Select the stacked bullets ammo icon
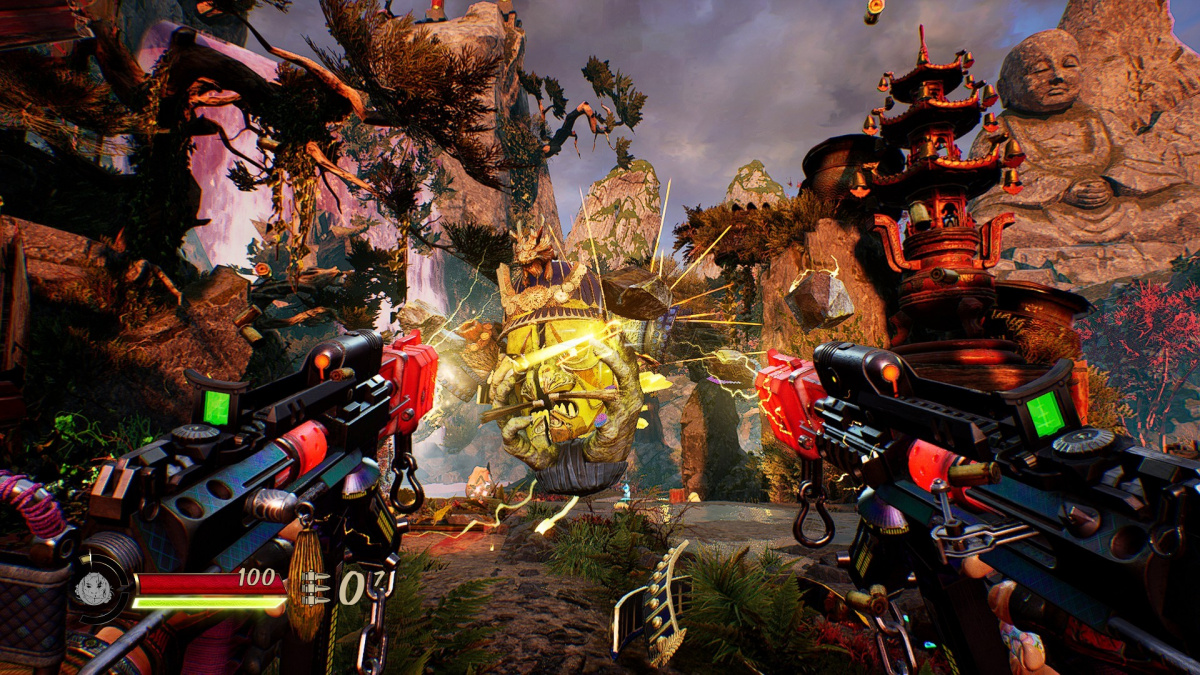The image size is (1200, 675). pos(317,587)
